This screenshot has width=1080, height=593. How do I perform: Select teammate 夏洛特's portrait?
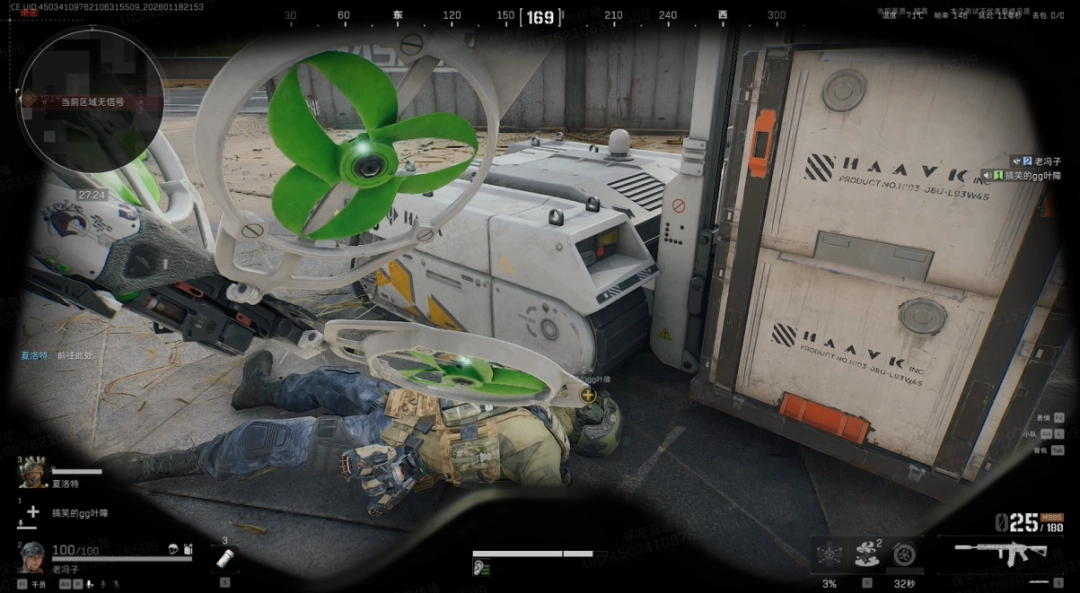pyautogui.click(x=33, y=473)
